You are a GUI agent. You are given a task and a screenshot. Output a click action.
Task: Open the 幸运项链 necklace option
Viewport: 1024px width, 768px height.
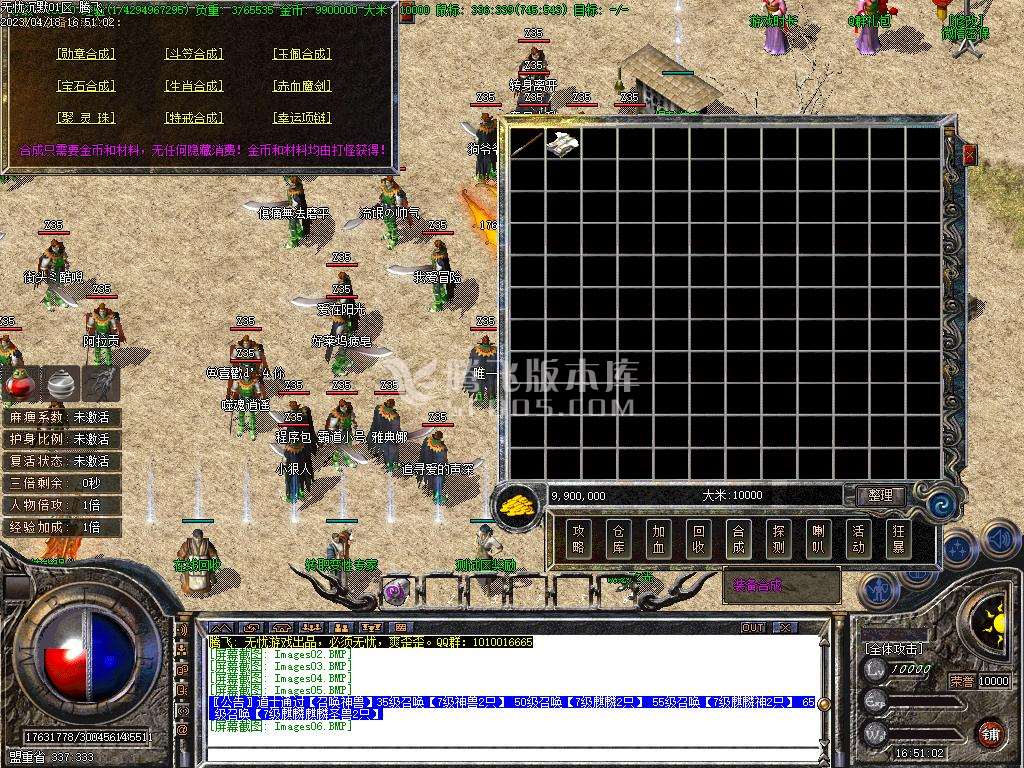[302, 118]
